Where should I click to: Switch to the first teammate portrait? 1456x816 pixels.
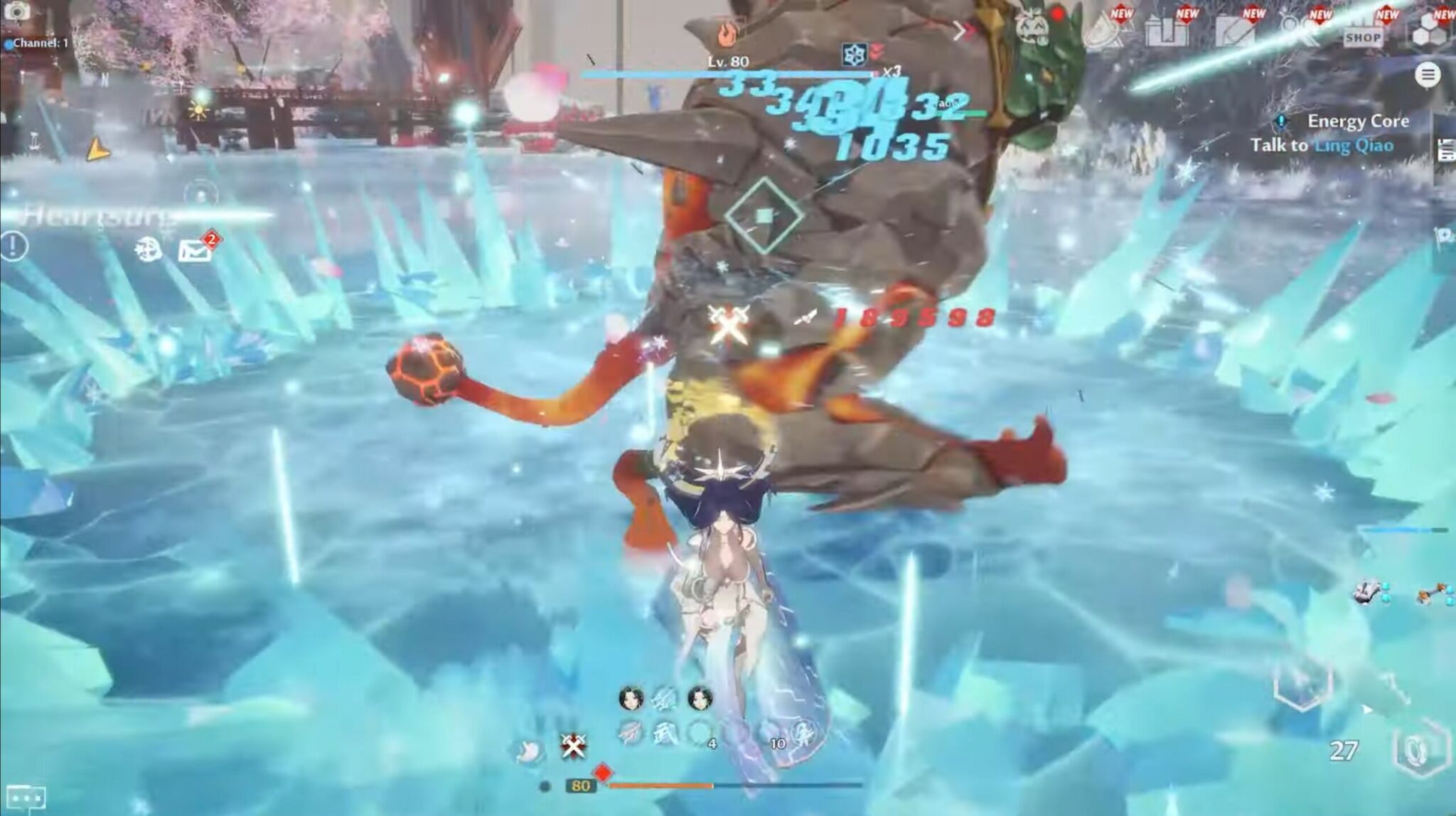[631, 698]
